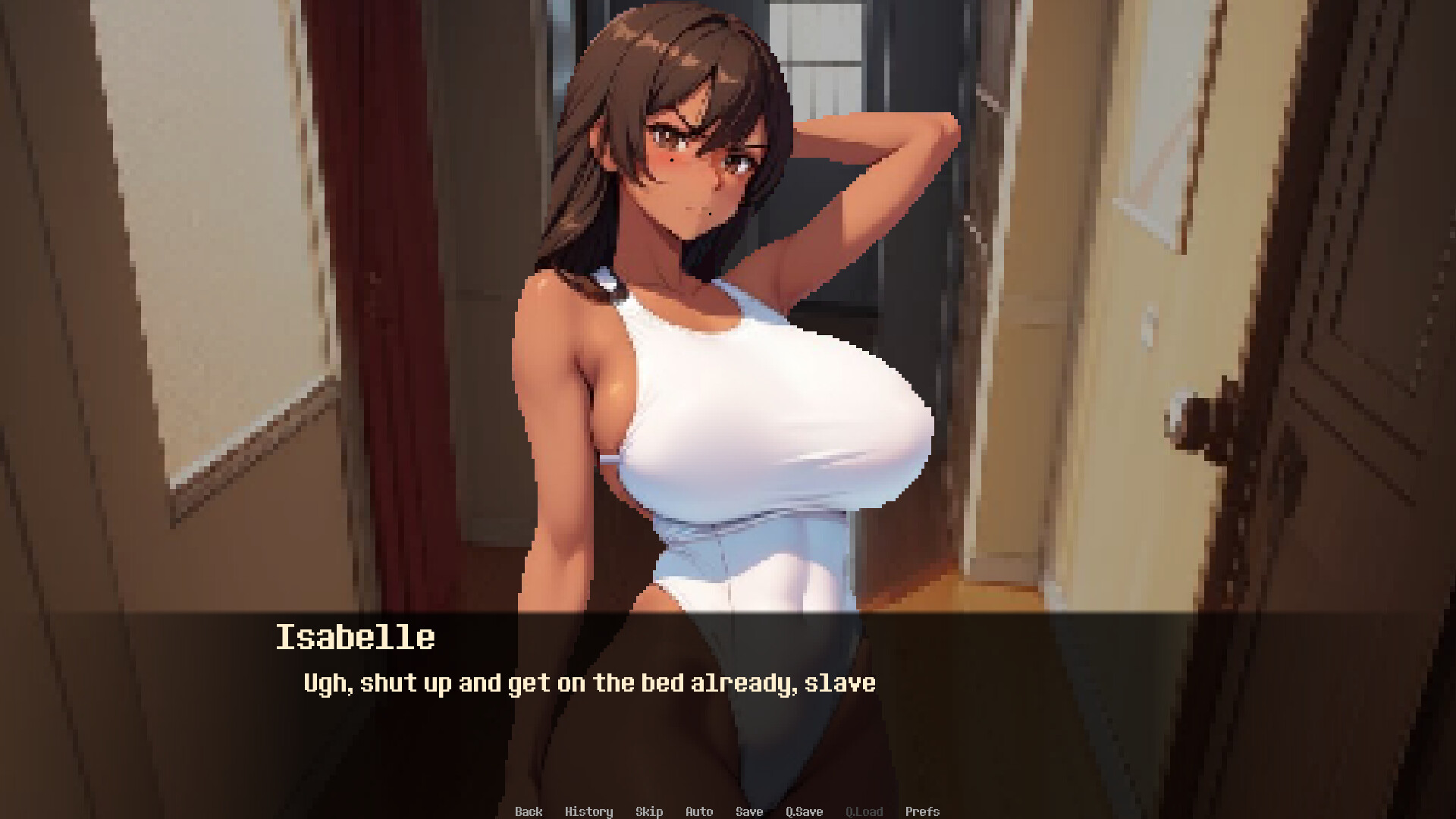Rewind dialogue with the Back button
Image resolution: width=1456 pixels, height=819 pixels.
click(529, 811)
